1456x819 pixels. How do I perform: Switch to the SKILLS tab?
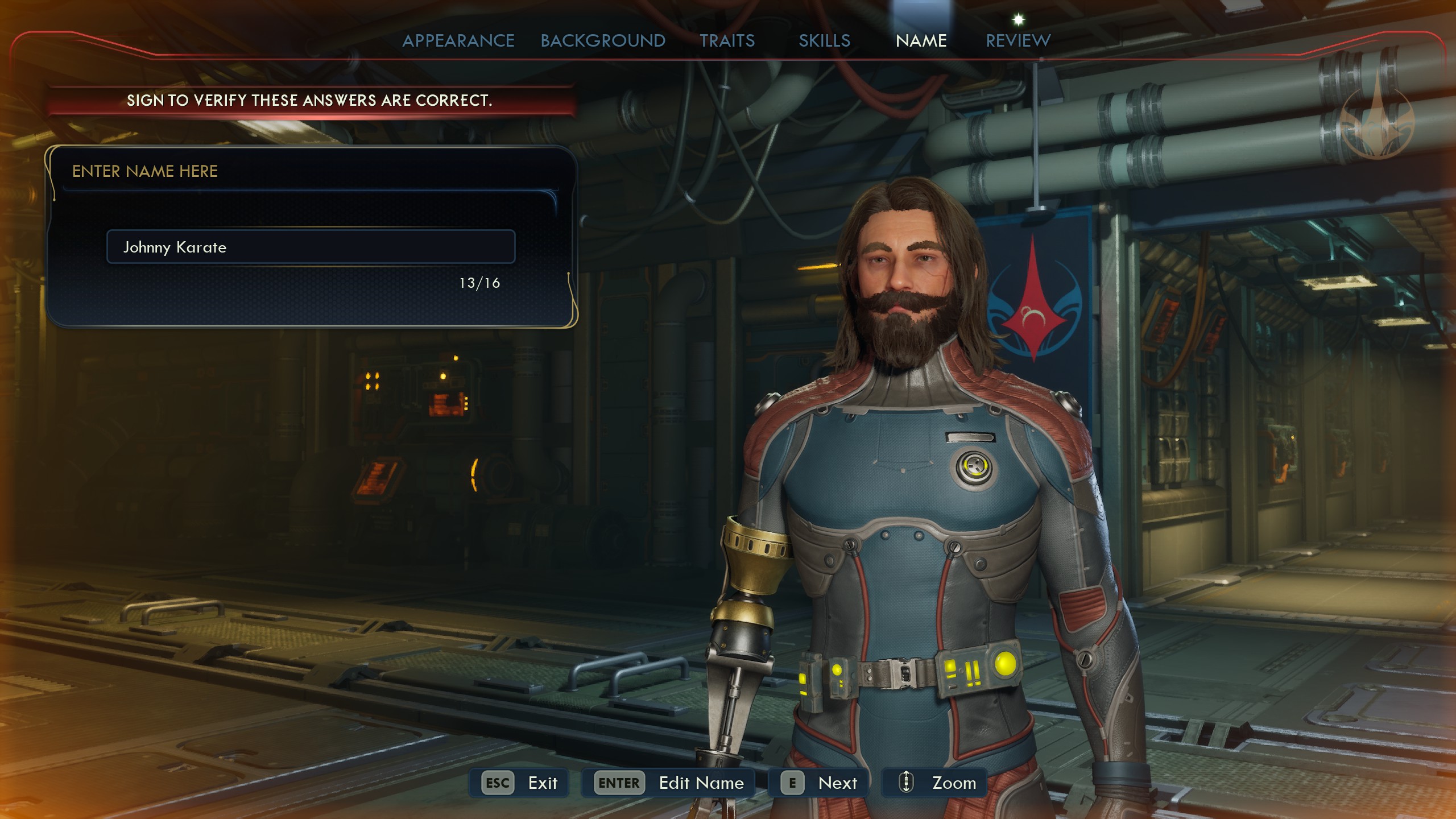tap(824, 40)
